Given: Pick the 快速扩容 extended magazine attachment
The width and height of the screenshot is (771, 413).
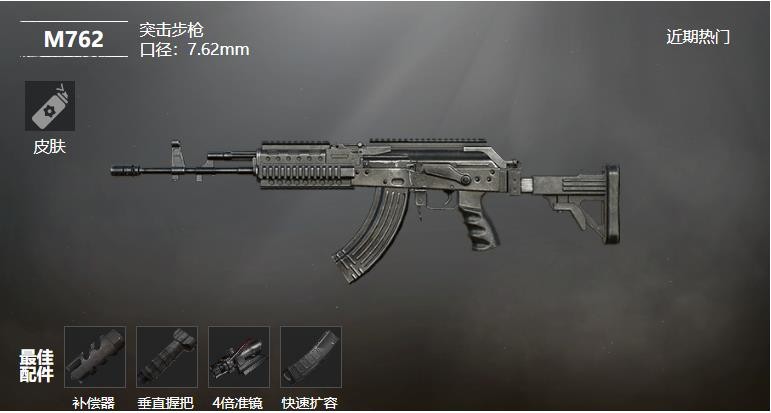Looking at the screenshot, I should [x=311, y=357].
